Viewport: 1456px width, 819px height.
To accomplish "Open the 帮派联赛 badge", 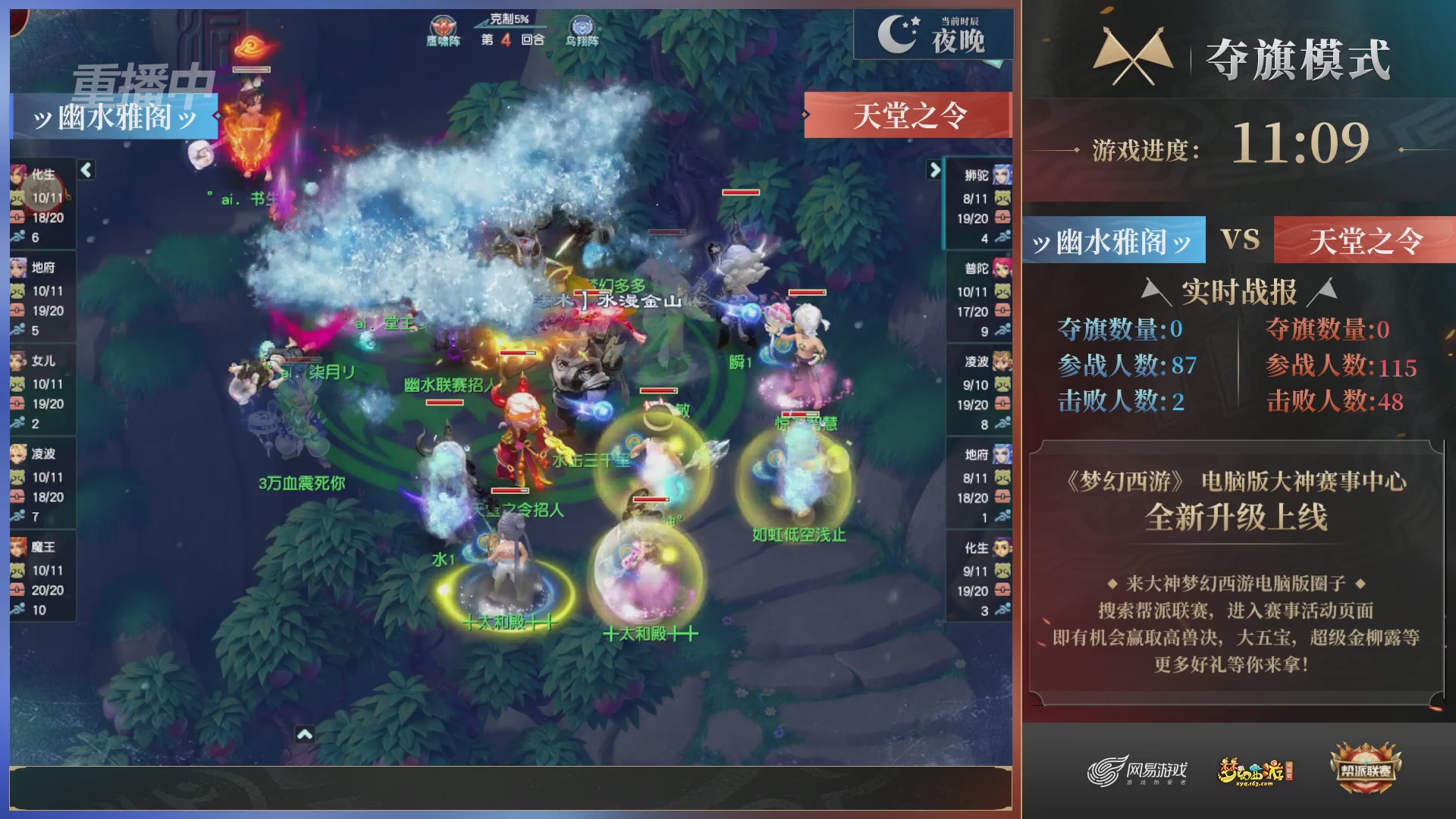I will click(1367, 769).
